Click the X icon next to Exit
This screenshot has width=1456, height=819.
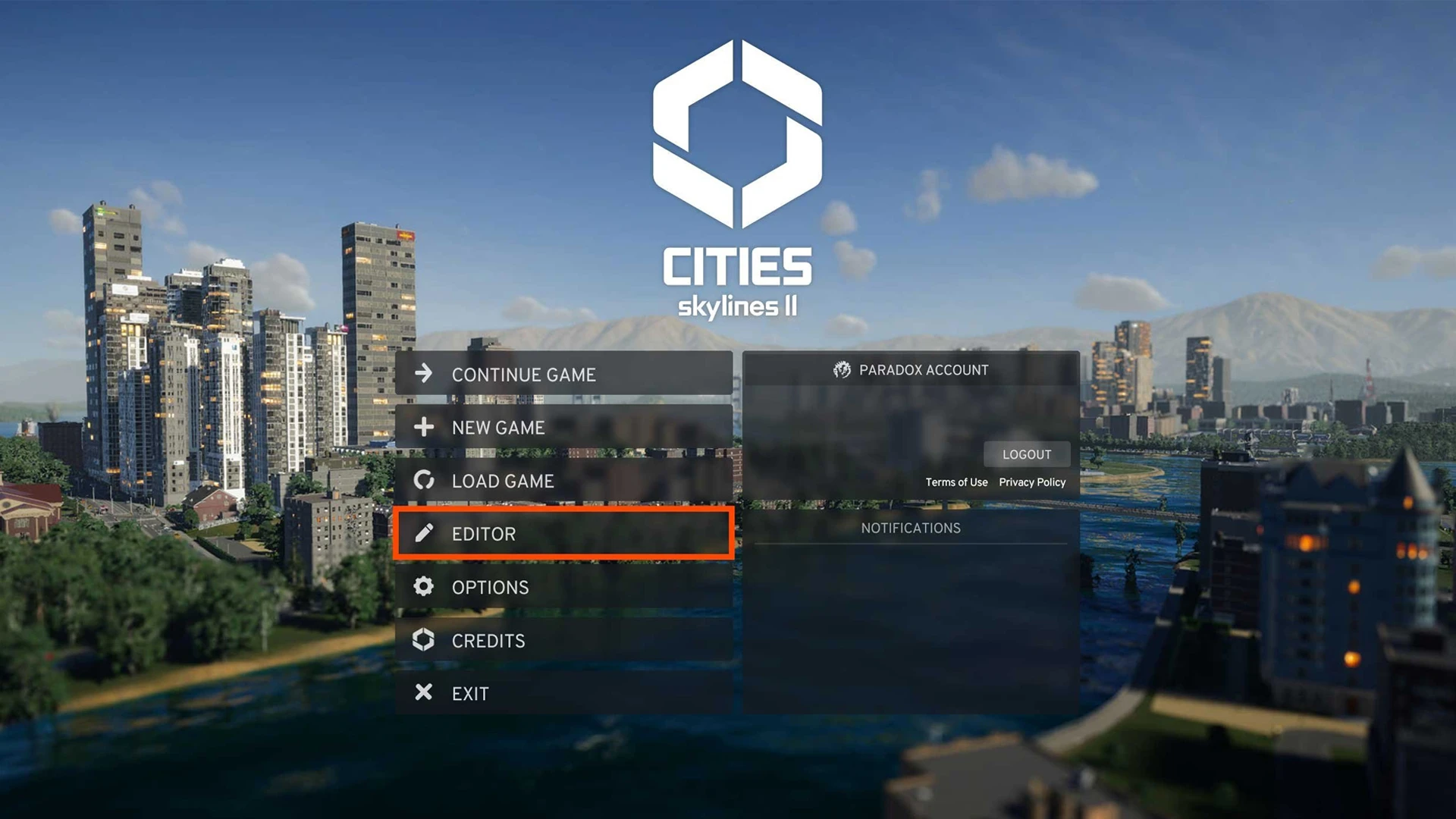point(423,692)
